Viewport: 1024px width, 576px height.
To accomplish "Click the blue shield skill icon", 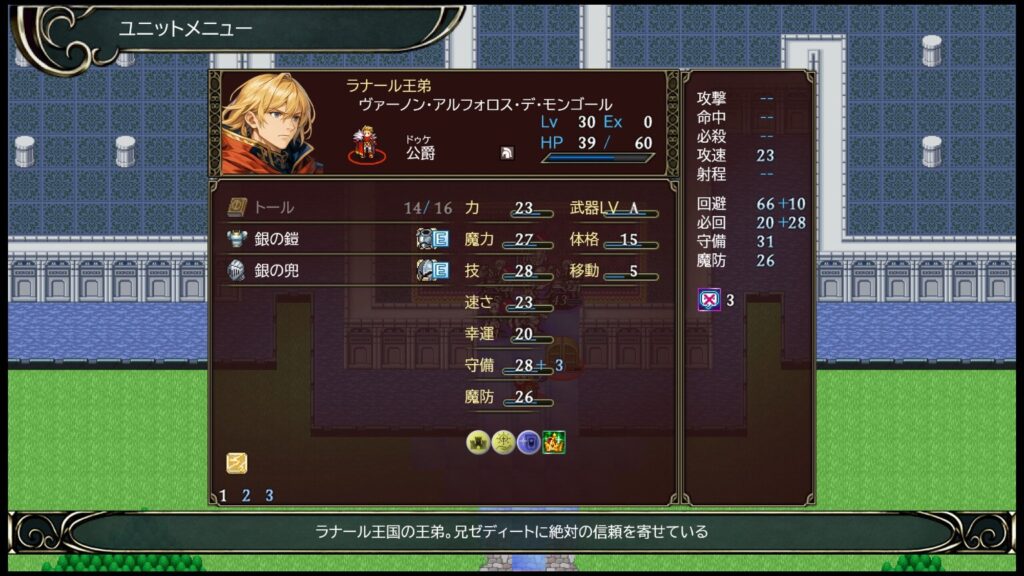I will coord(528,442).
